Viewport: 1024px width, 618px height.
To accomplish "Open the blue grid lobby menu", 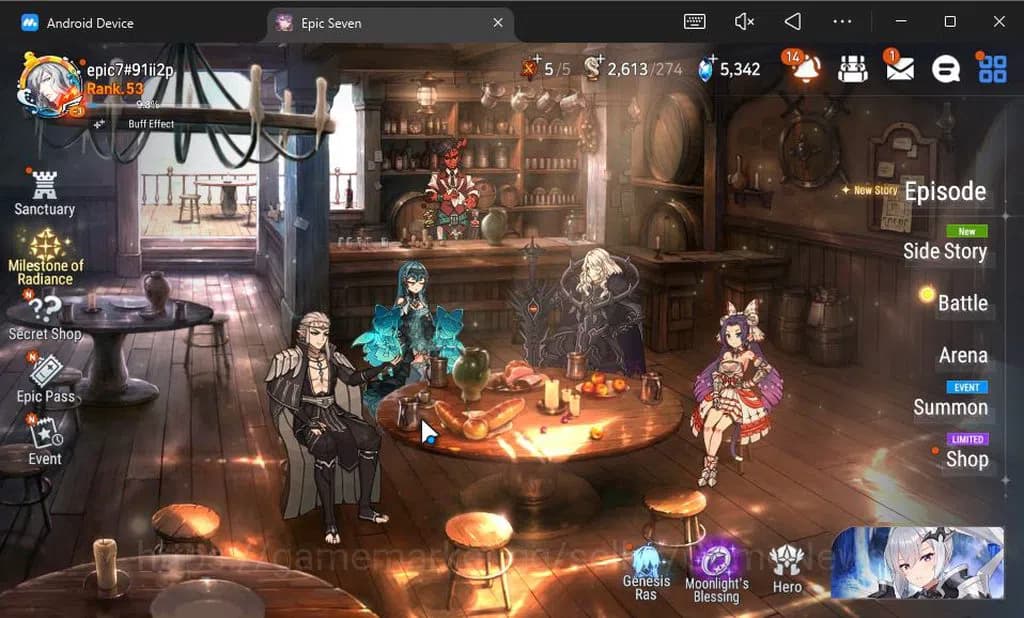I will pos(992,68).
